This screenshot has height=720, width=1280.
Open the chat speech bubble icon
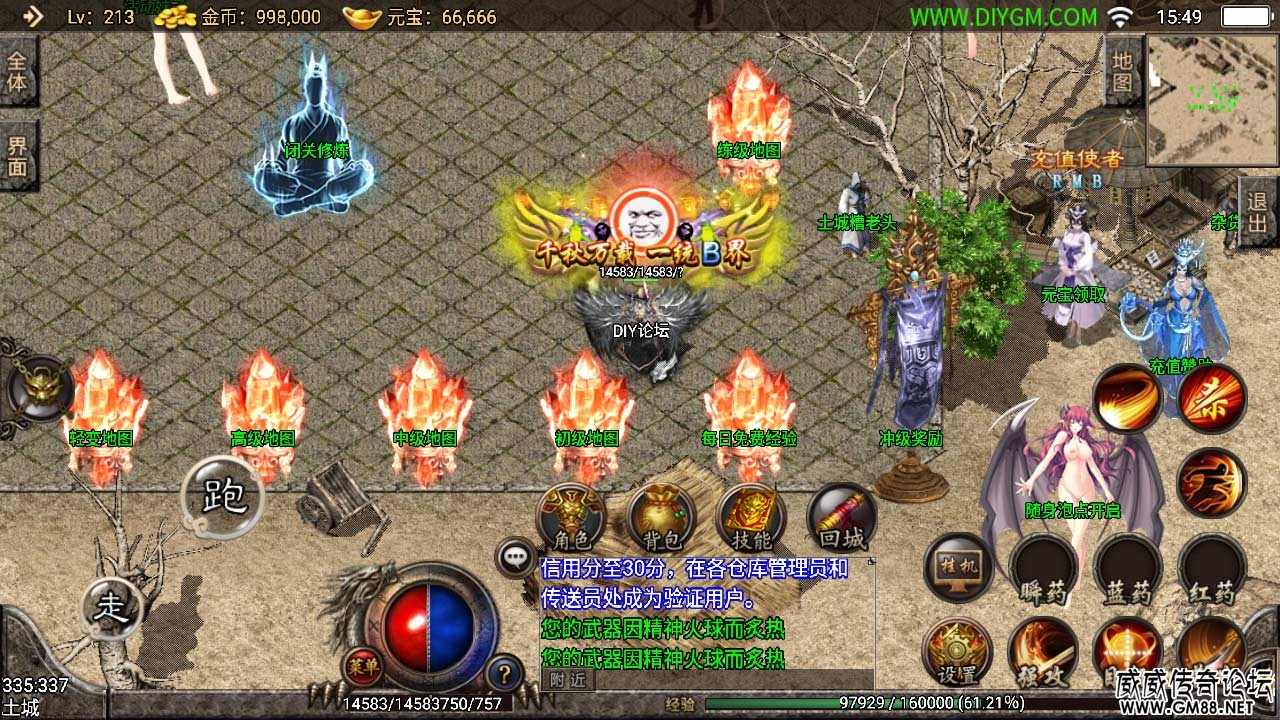click(516, 557)
